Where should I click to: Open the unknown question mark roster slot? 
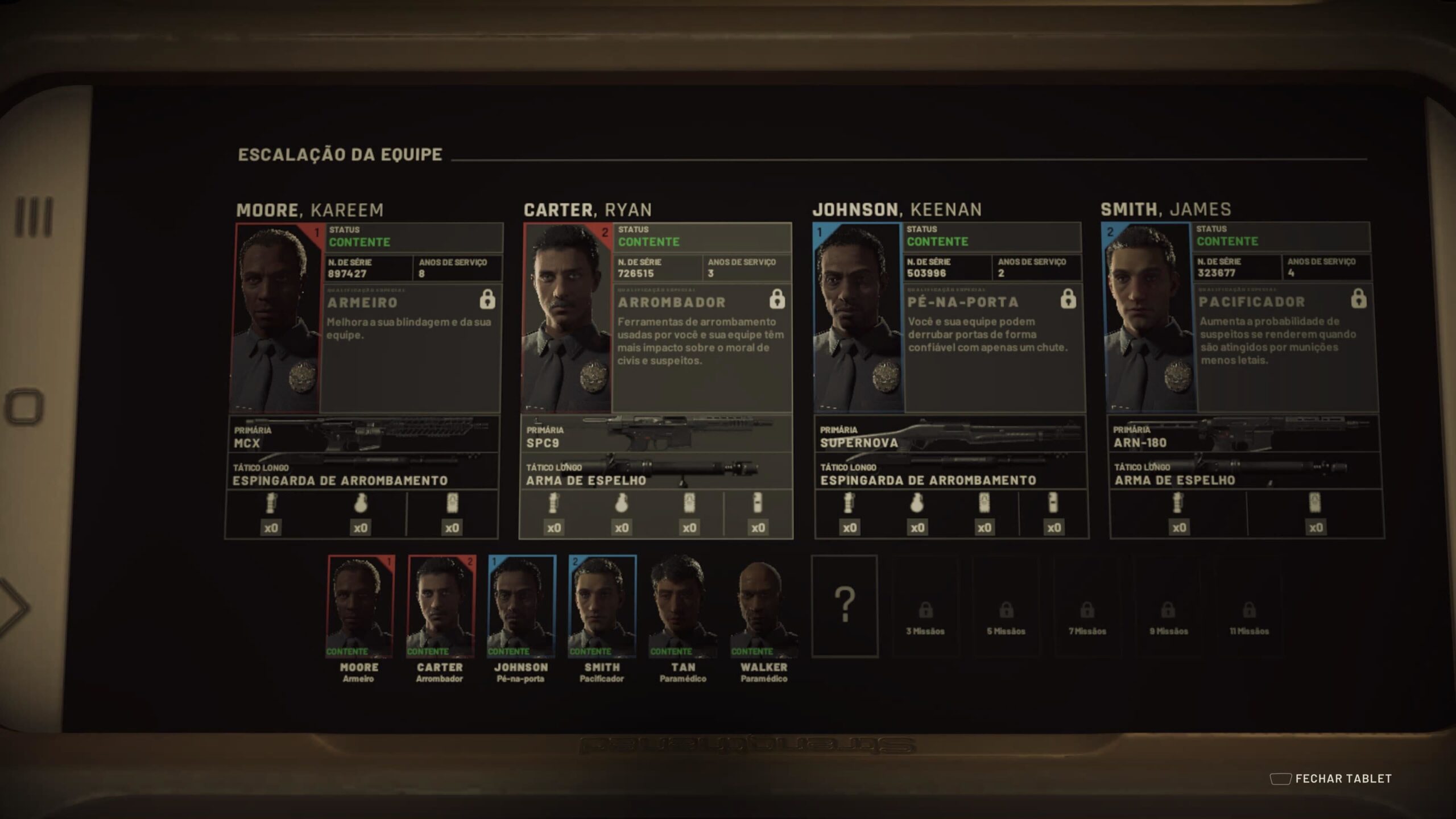click(845, 606)
